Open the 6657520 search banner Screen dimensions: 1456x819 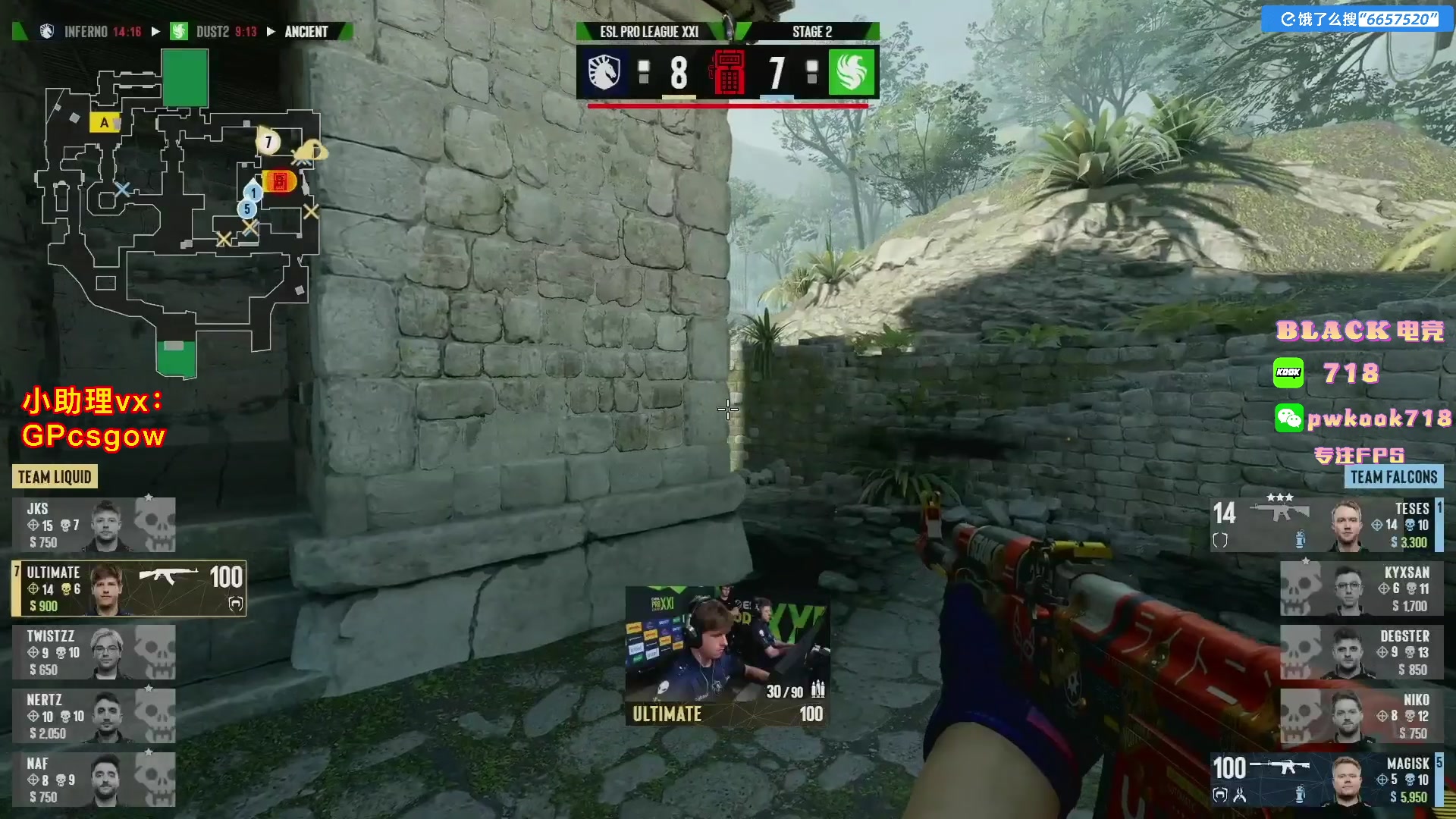click(1358, 19)
